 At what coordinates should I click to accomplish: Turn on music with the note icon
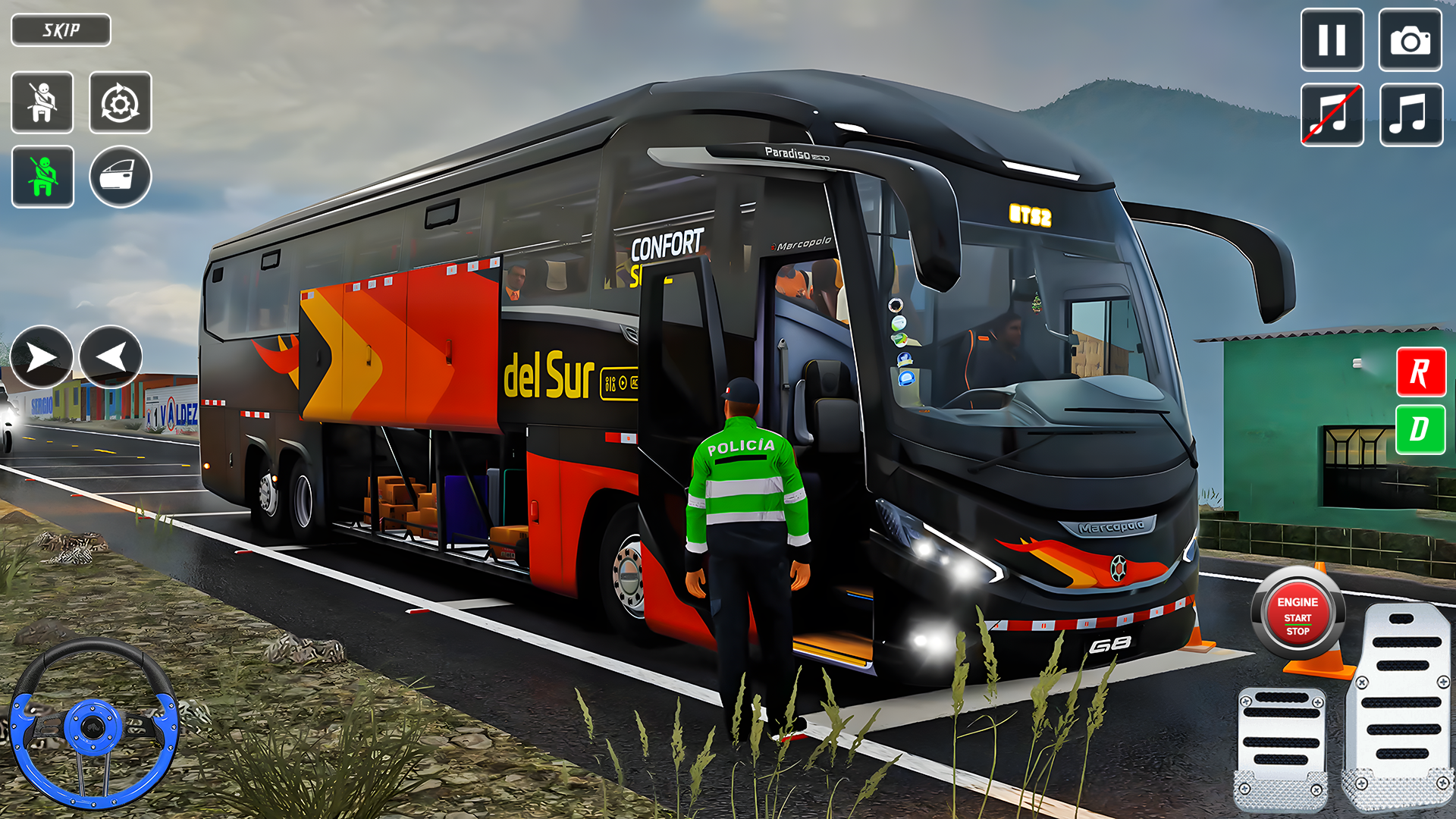coord(1410,115)
